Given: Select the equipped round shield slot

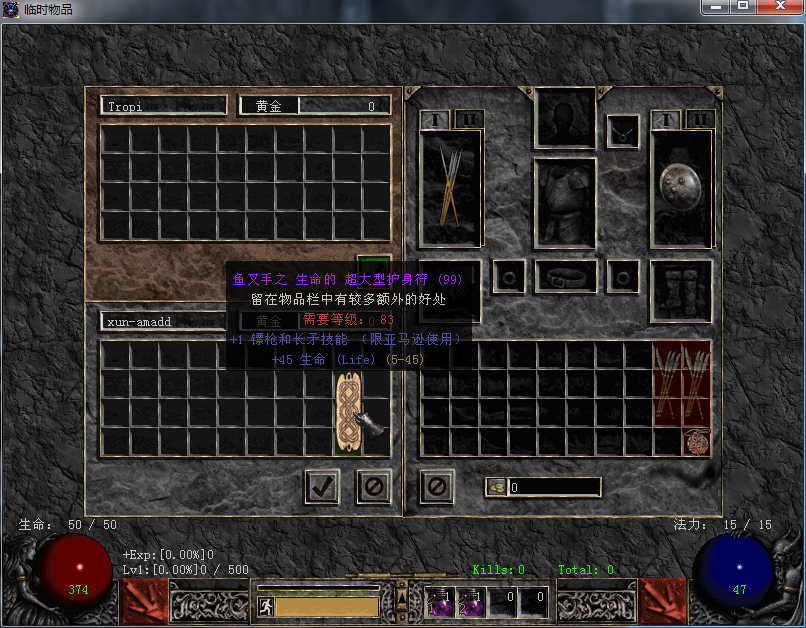Looking at the screenshot, I should tap(681, 187).
